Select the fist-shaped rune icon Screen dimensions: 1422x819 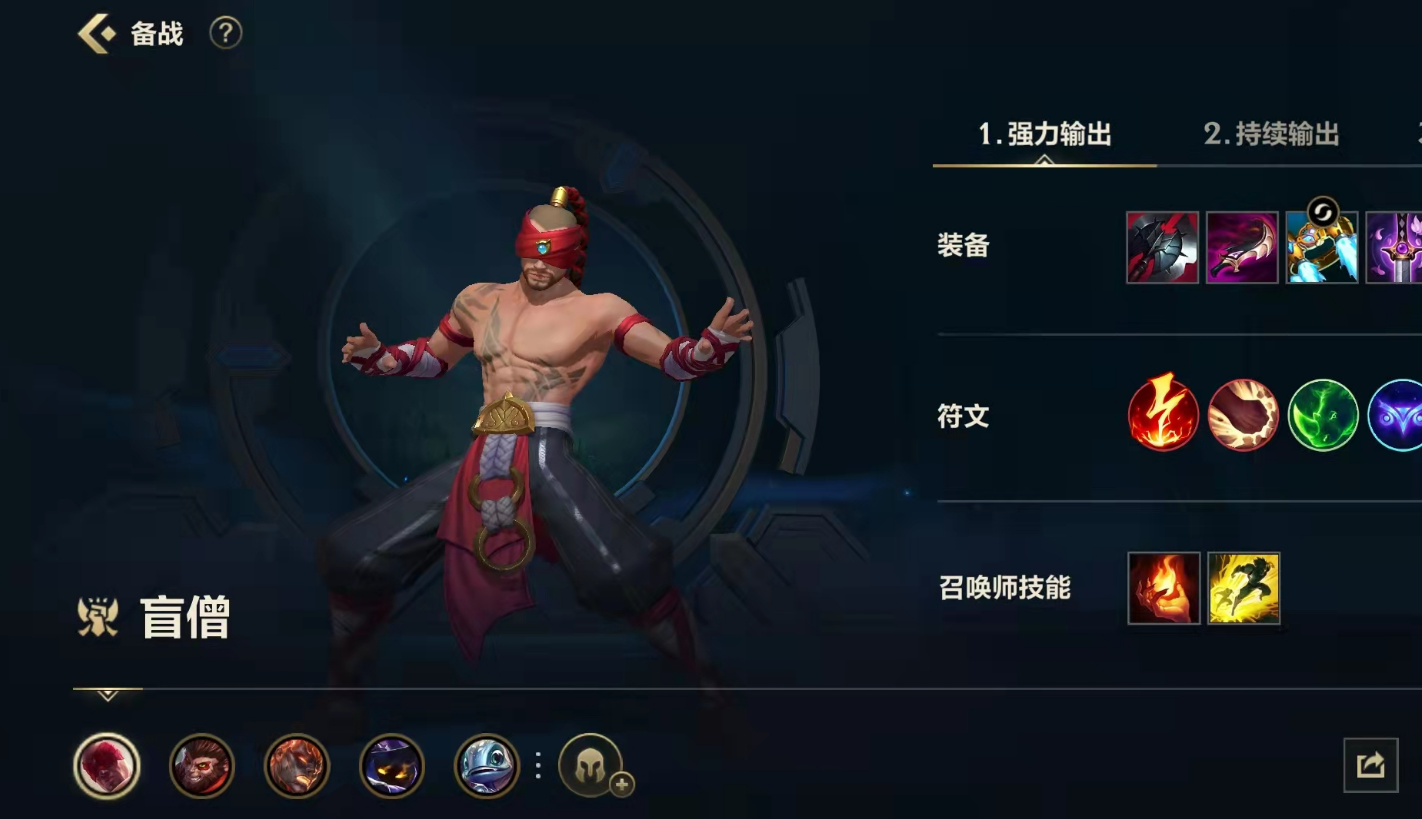pyautogui.click(x=1242, y=417)
